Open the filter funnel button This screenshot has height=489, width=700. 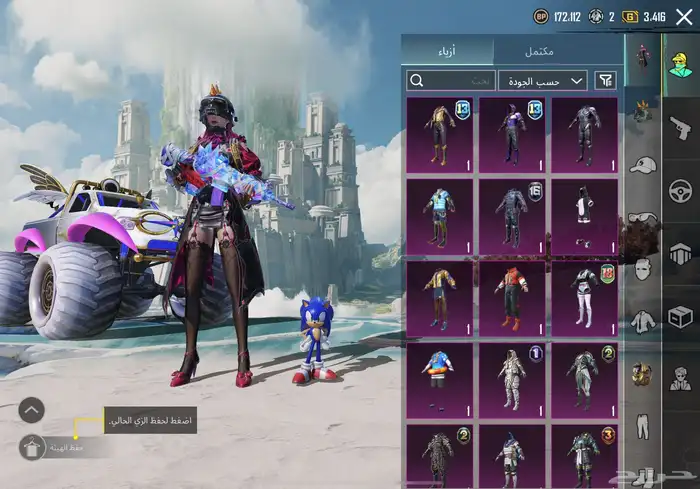(605, 80)
